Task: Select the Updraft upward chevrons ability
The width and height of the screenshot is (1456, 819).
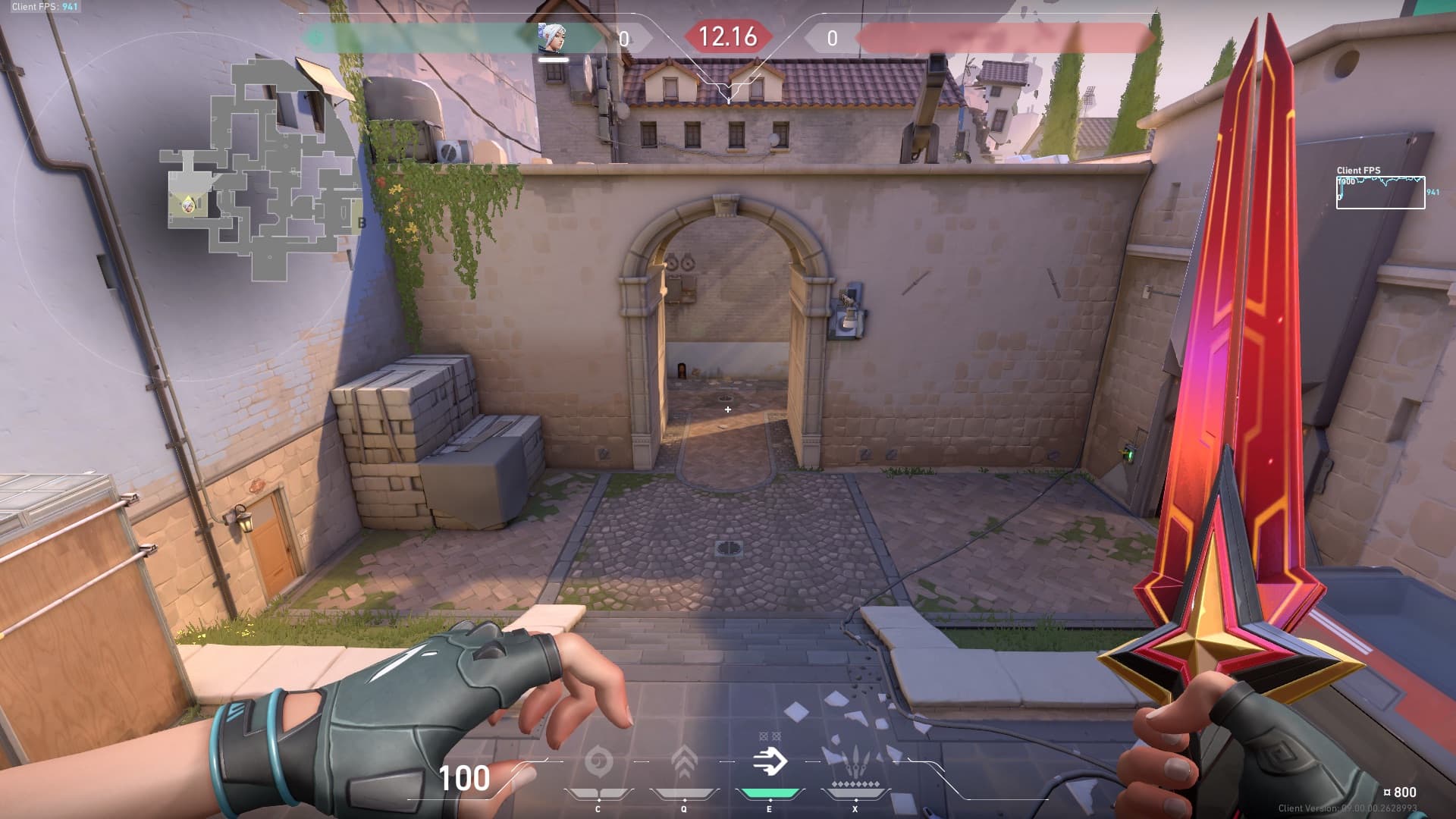Action: [x=684, y=761]
